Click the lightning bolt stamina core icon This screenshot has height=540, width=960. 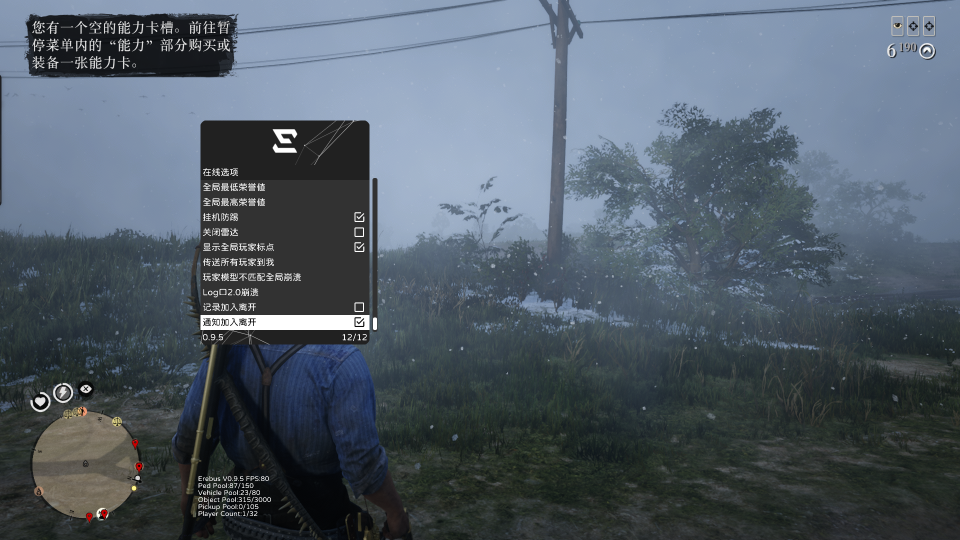(x=63, y=392)
